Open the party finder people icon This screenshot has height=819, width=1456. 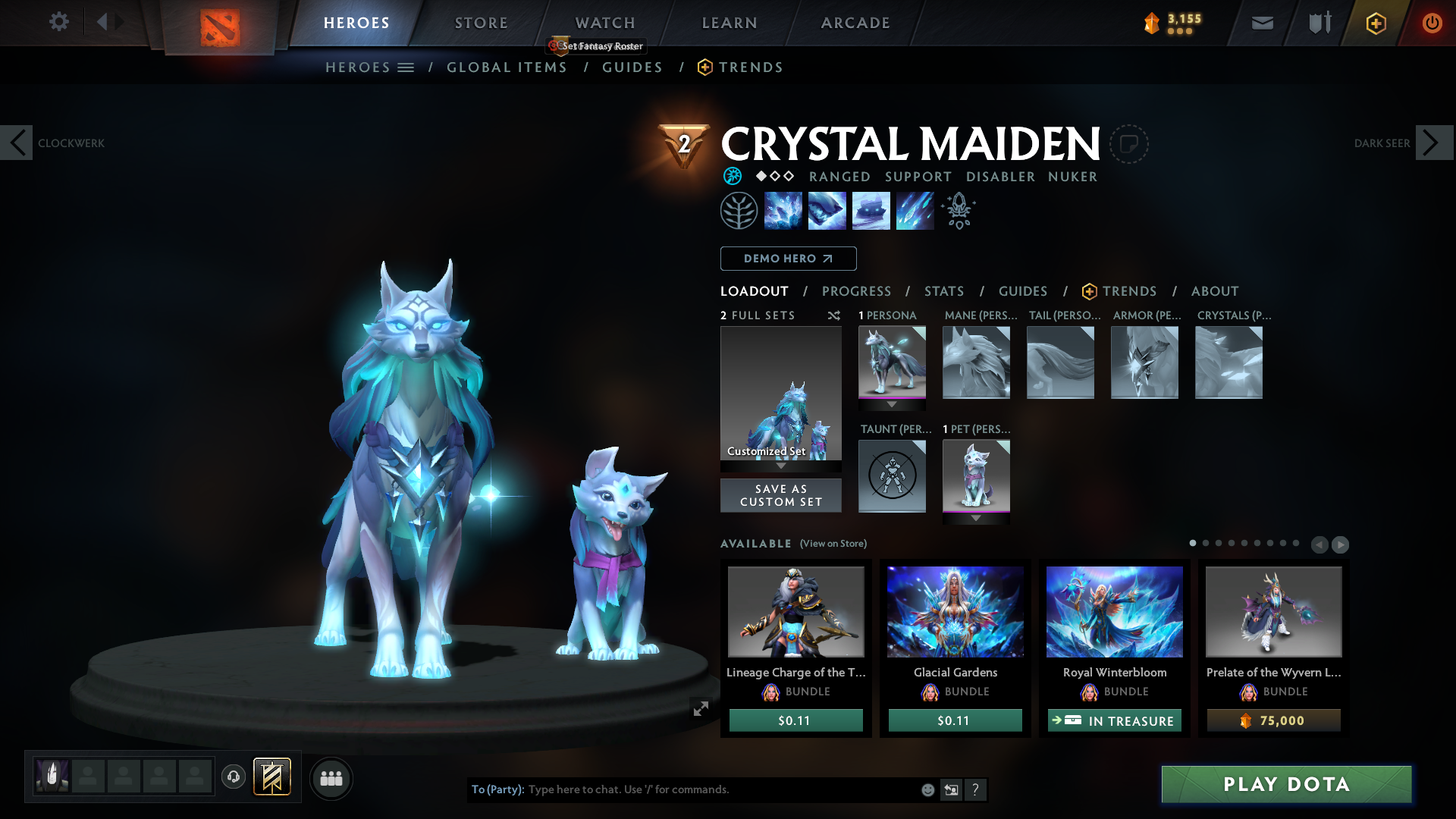pyautogui.click(x=331, y=778)
